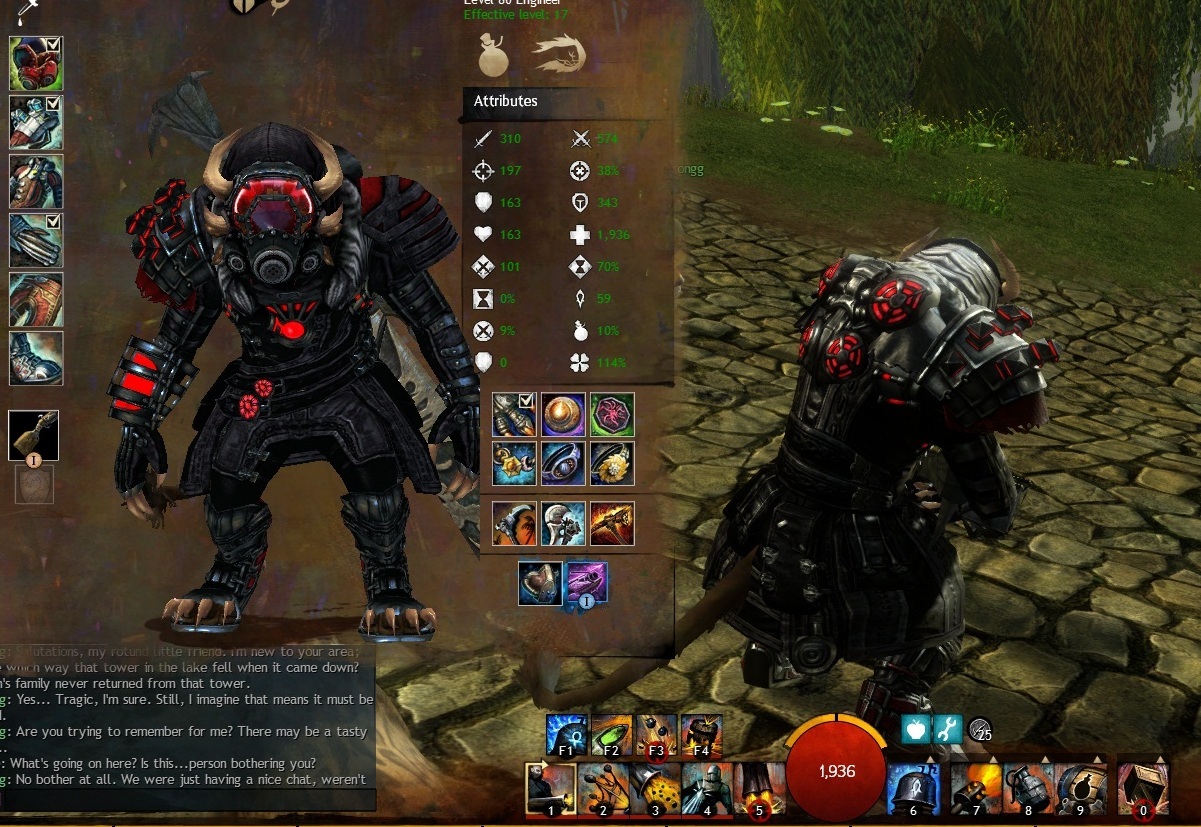Select the orange orb amulet slot

pyautogui.click(x=563, y=414)
